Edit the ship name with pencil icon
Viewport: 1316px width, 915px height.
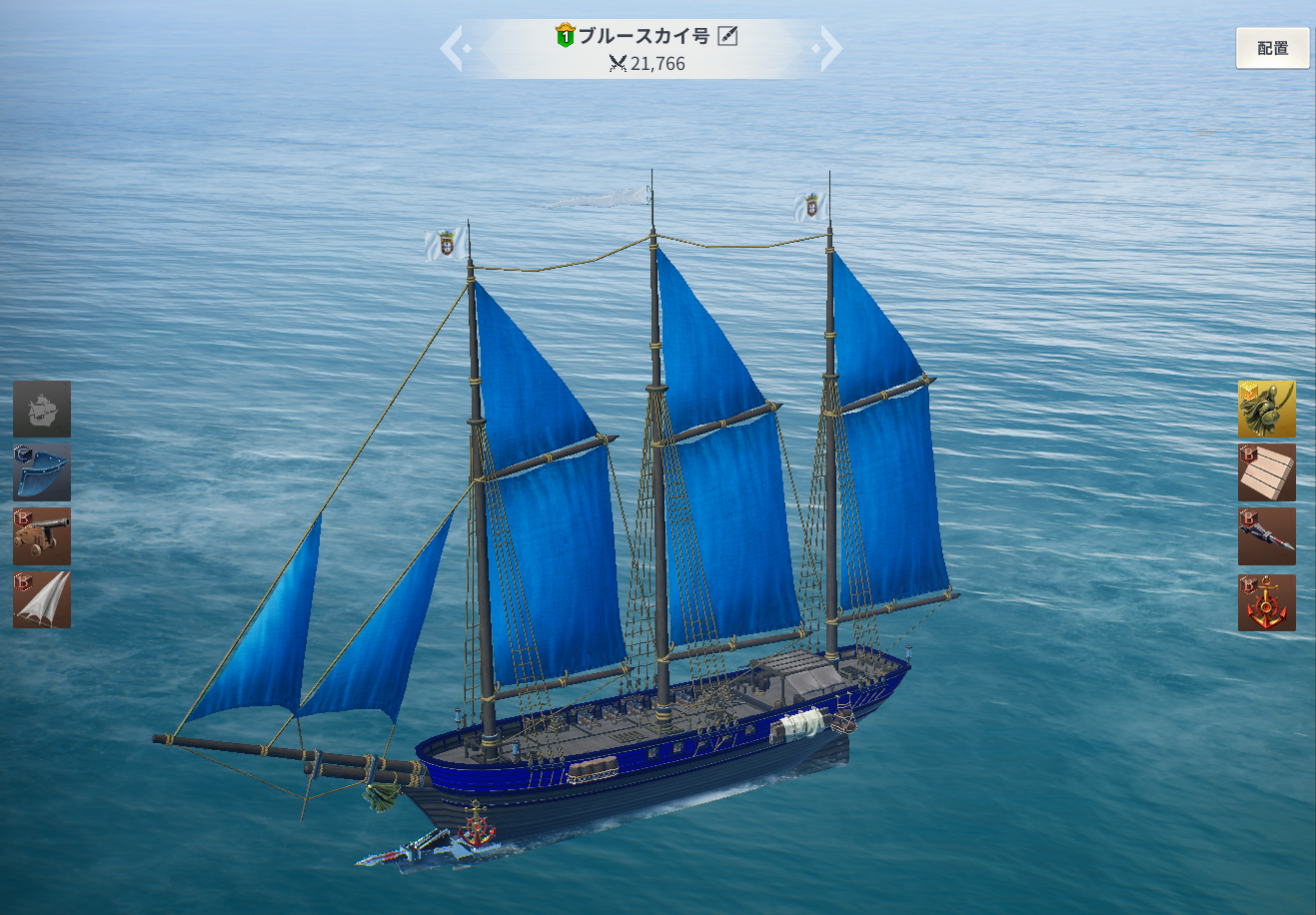click(x=727, y=37)
